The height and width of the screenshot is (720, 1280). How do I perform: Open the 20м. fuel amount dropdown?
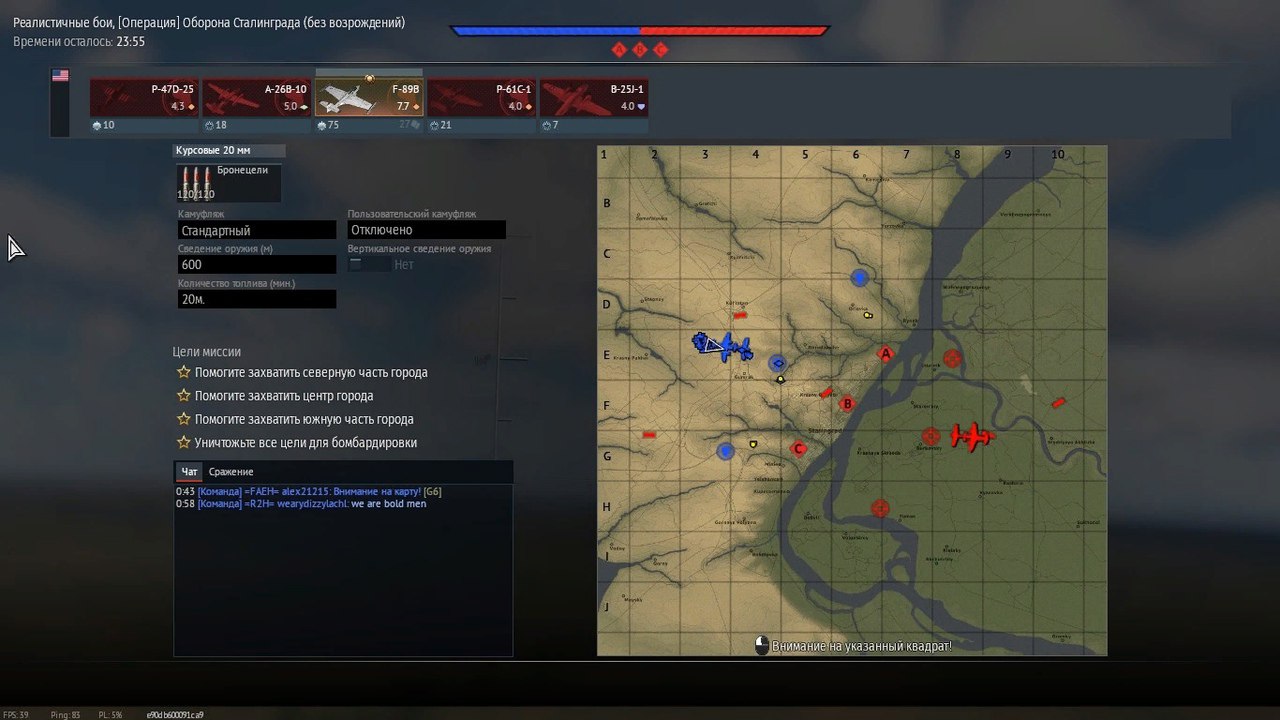(256, 299)
